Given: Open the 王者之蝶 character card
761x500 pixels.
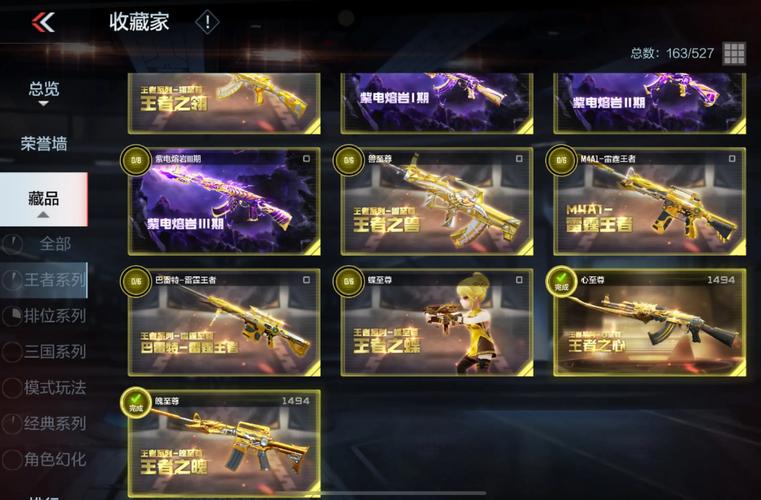Looking at the screenshot, I should tap(436, 322).
